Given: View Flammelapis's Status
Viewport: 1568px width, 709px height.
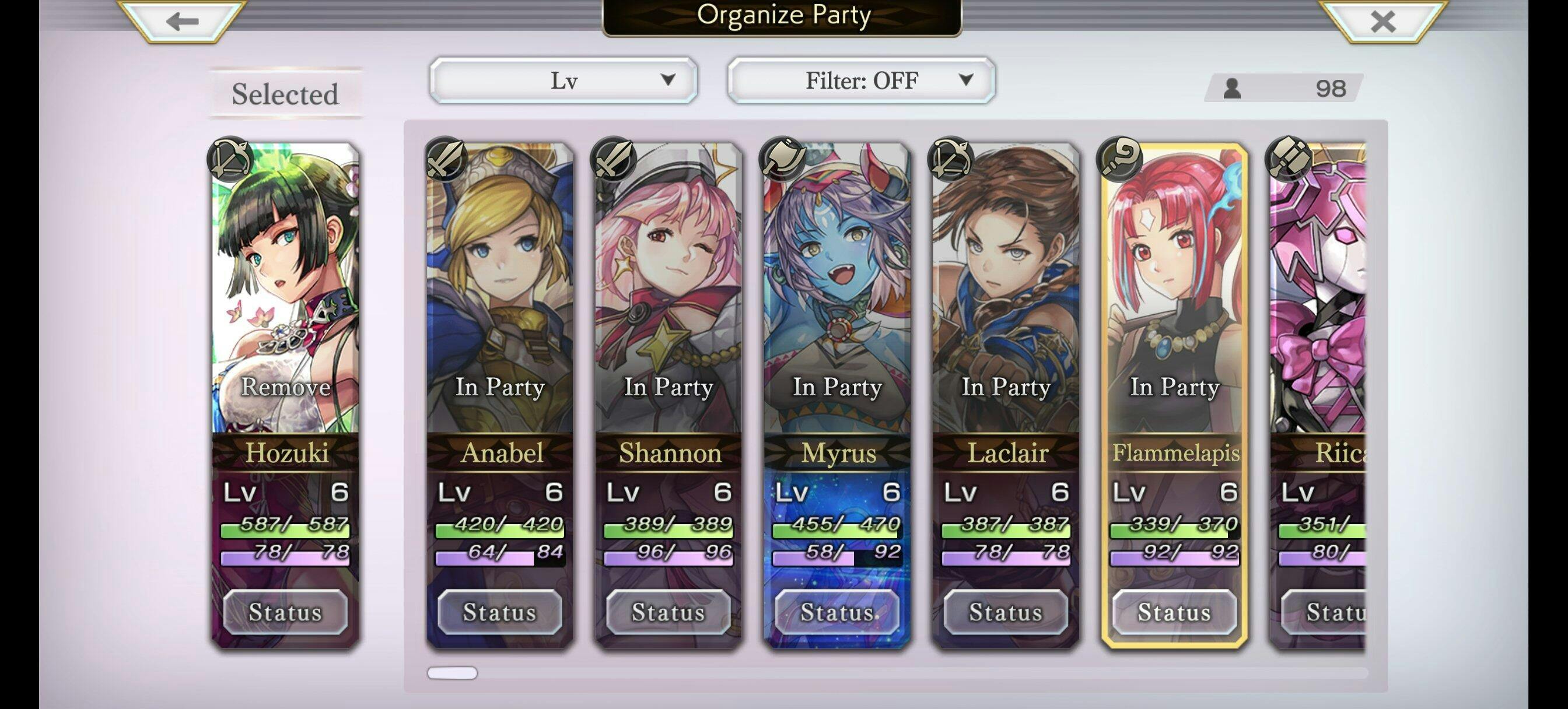Looking at the screenshot, I should pyautogui.click(x=1174, y=612).
